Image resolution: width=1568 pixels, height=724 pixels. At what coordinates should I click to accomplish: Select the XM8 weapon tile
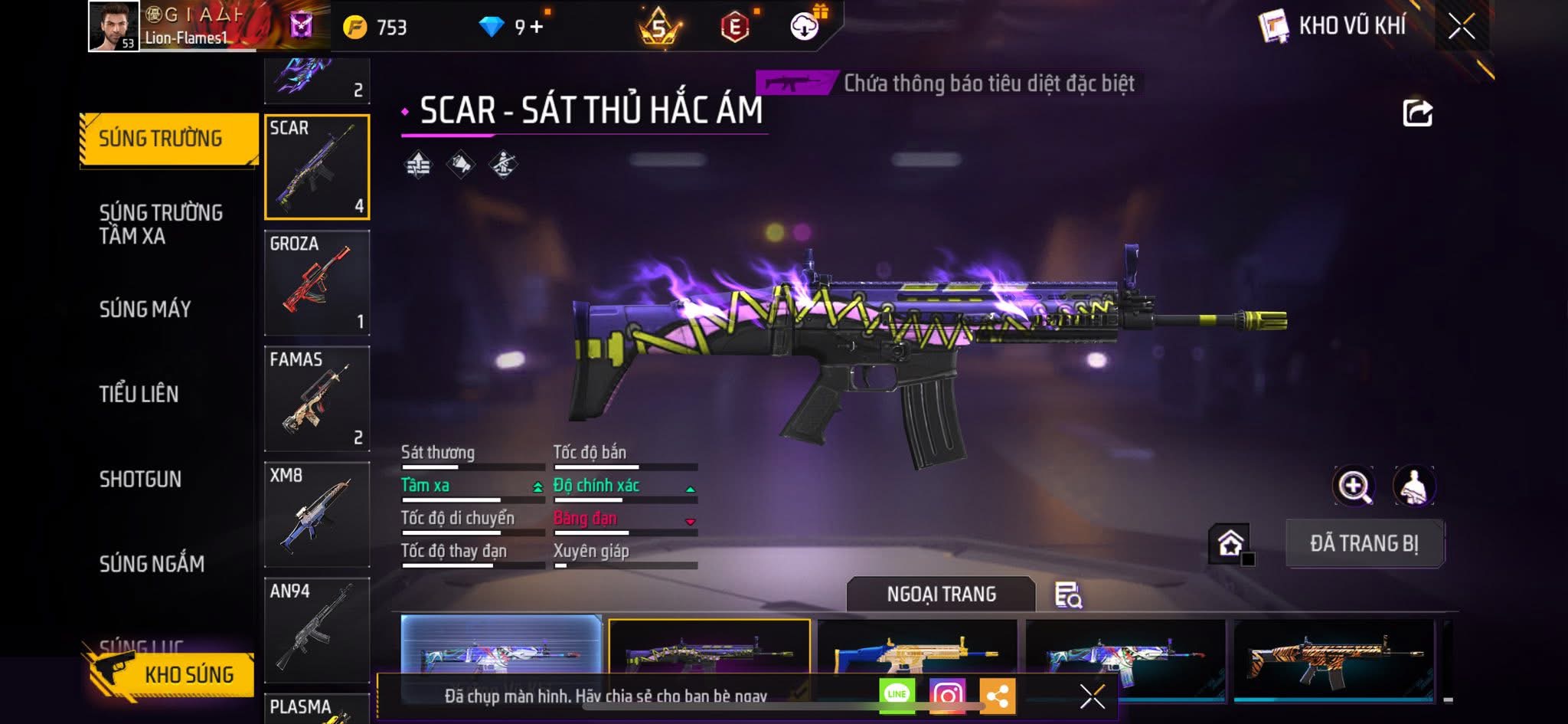click(x=317, y=514)
